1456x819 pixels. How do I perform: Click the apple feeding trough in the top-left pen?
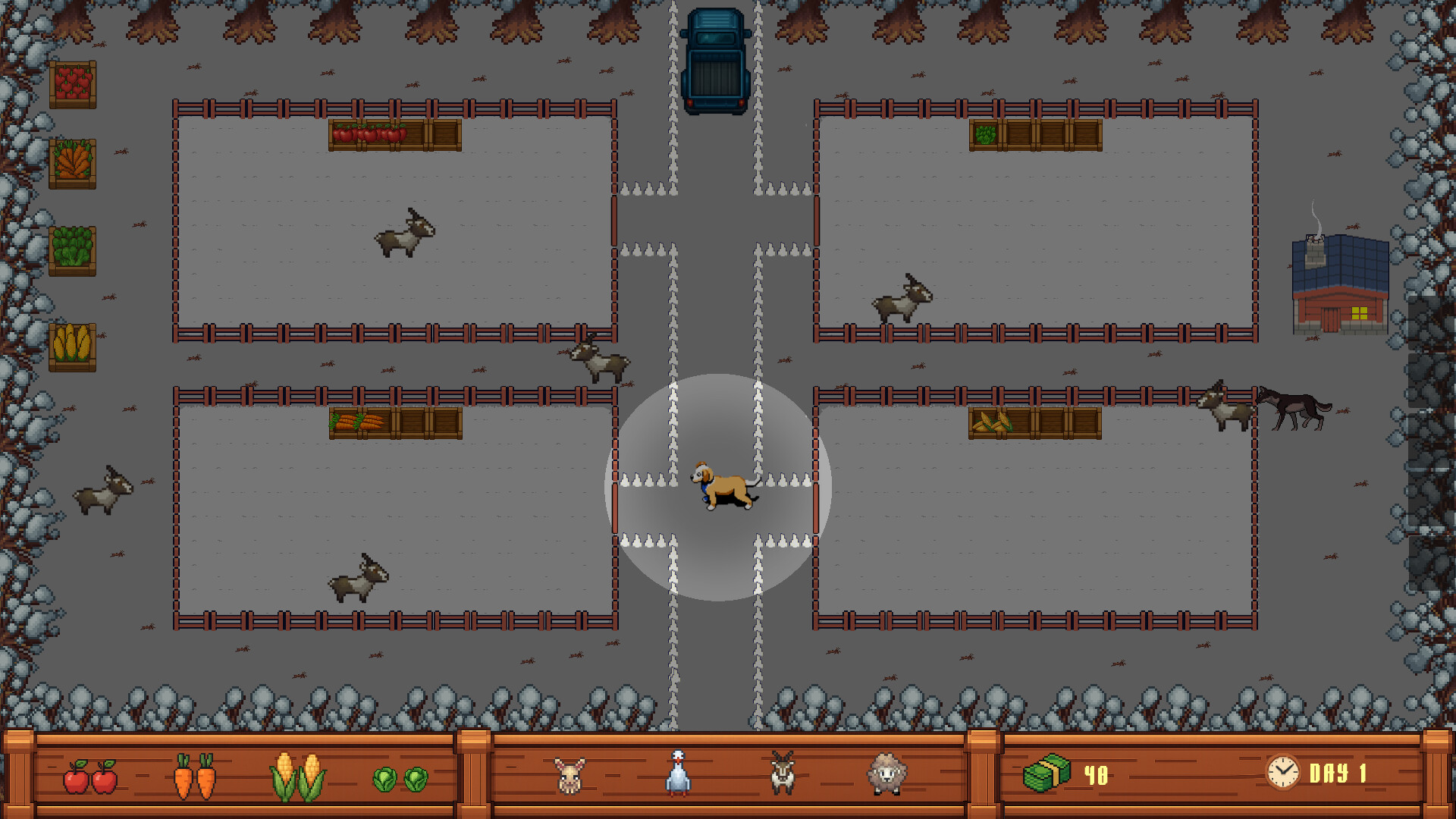coord(394,135)
